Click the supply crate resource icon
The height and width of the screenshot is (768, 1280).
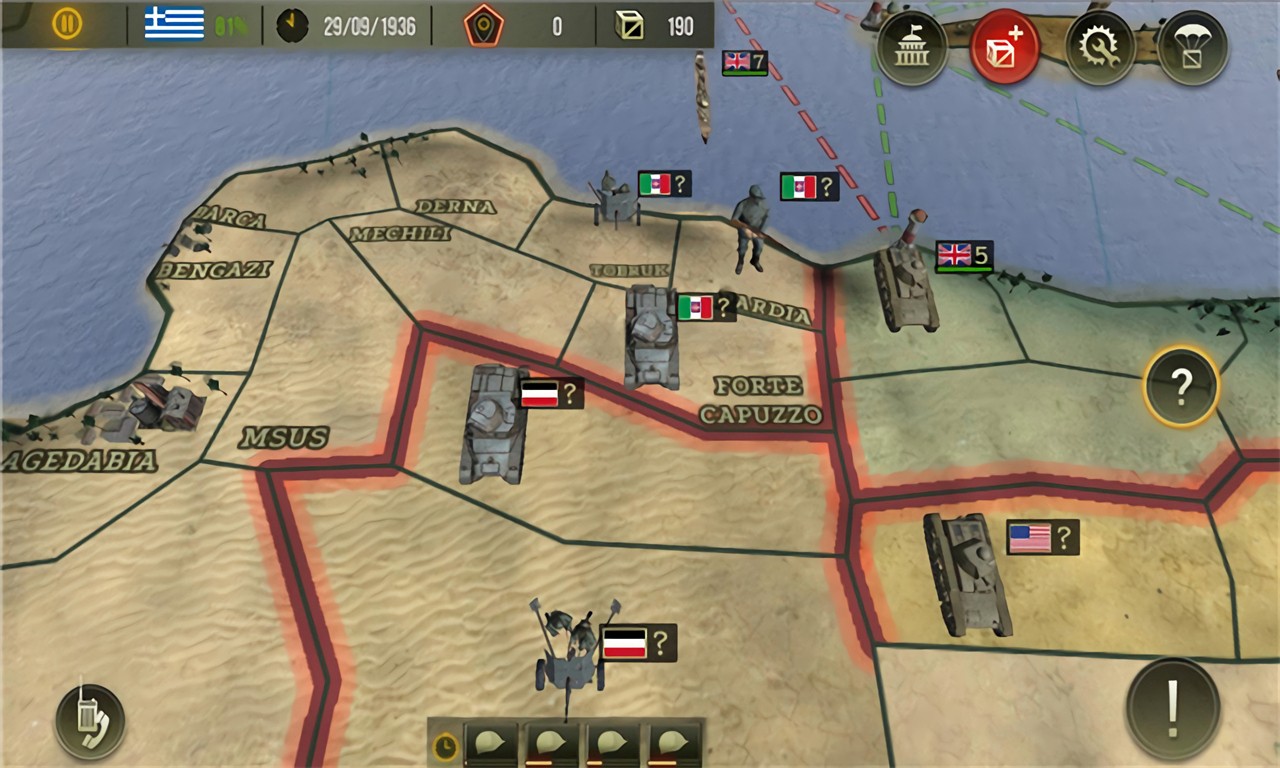[630, 26]
